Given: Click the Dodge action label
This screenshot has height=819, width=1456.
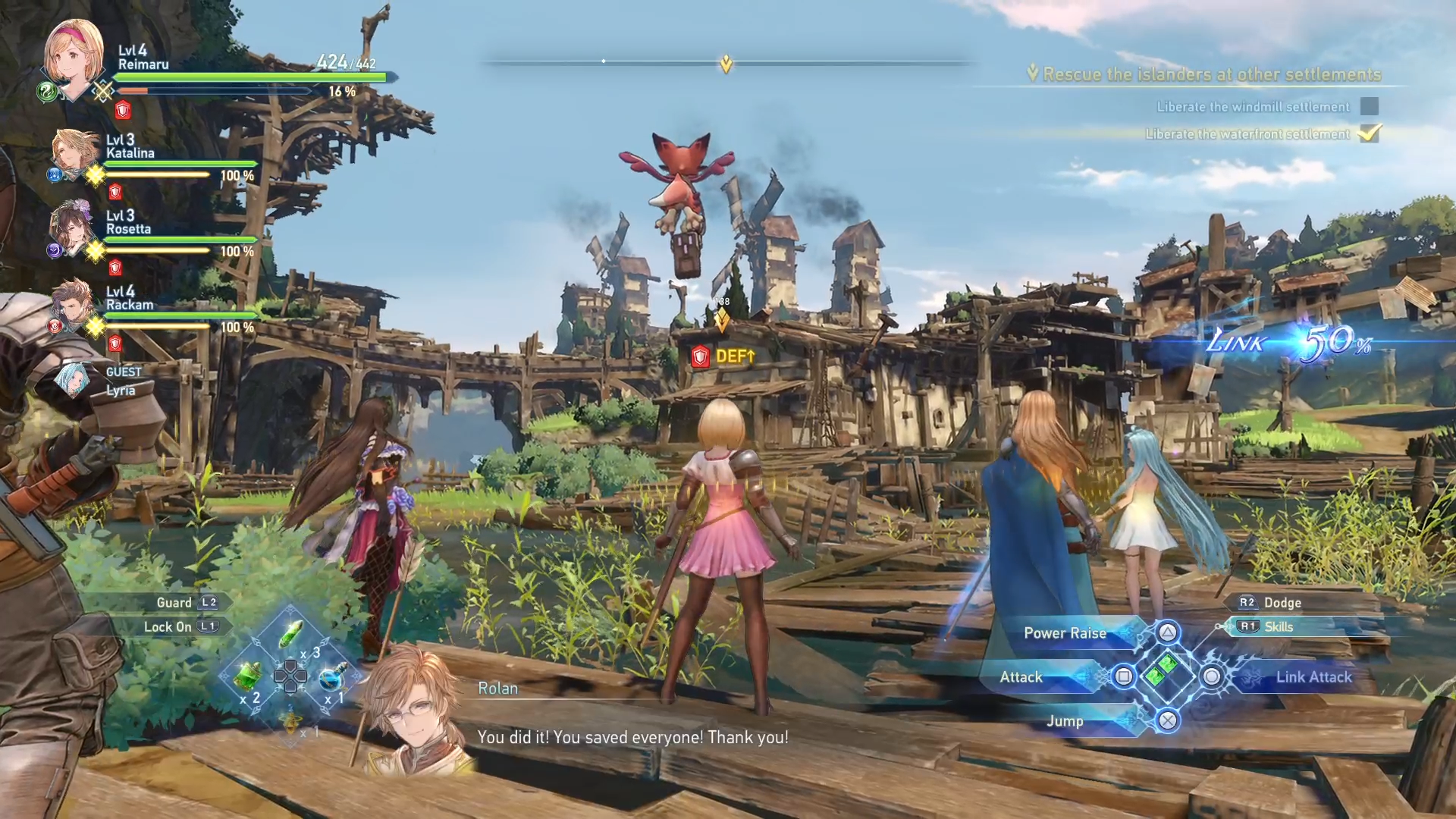Looking at the screenshot, I should click(1282, 603).
